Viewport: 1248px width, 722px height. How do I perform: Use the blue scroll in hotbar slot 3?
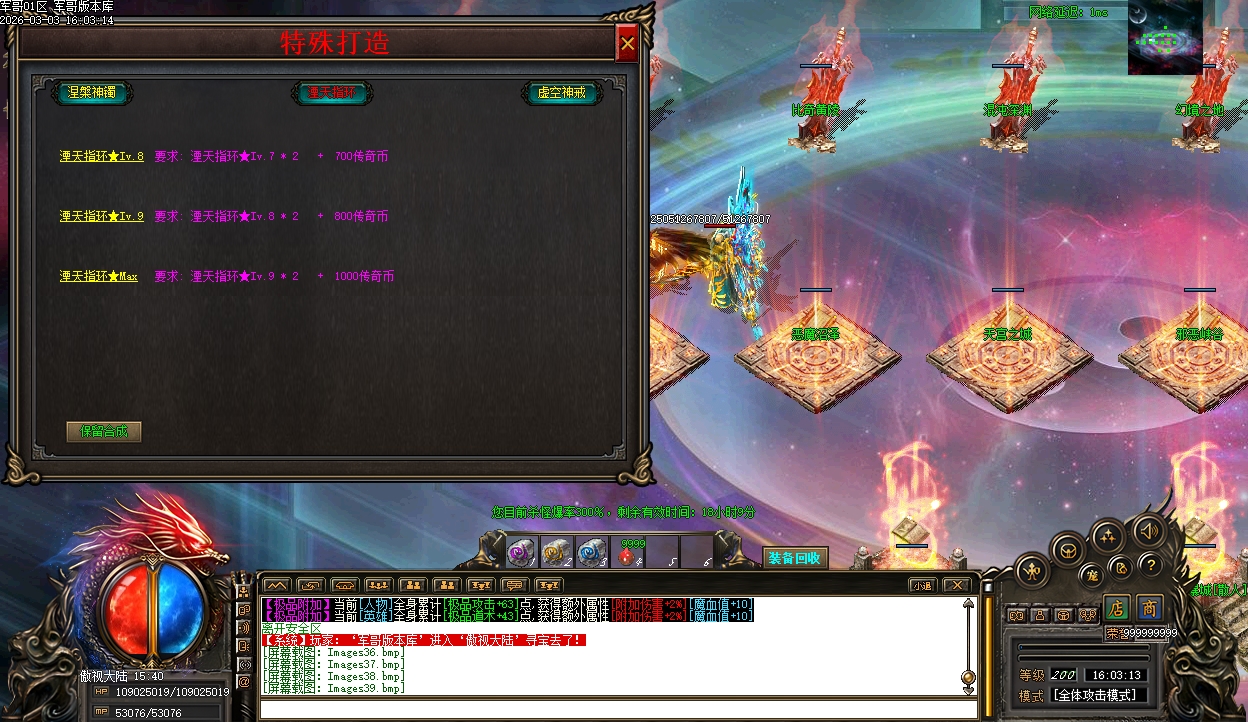[x=591, y=553]
